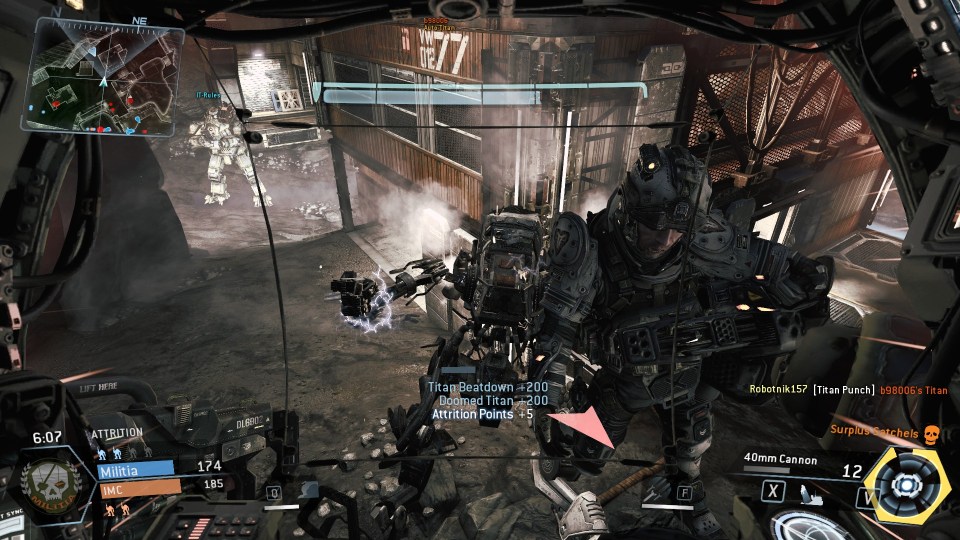
Task: Click the Robotnik157 Titan Punch killfeed entry
Action: [x=848, y=390]
